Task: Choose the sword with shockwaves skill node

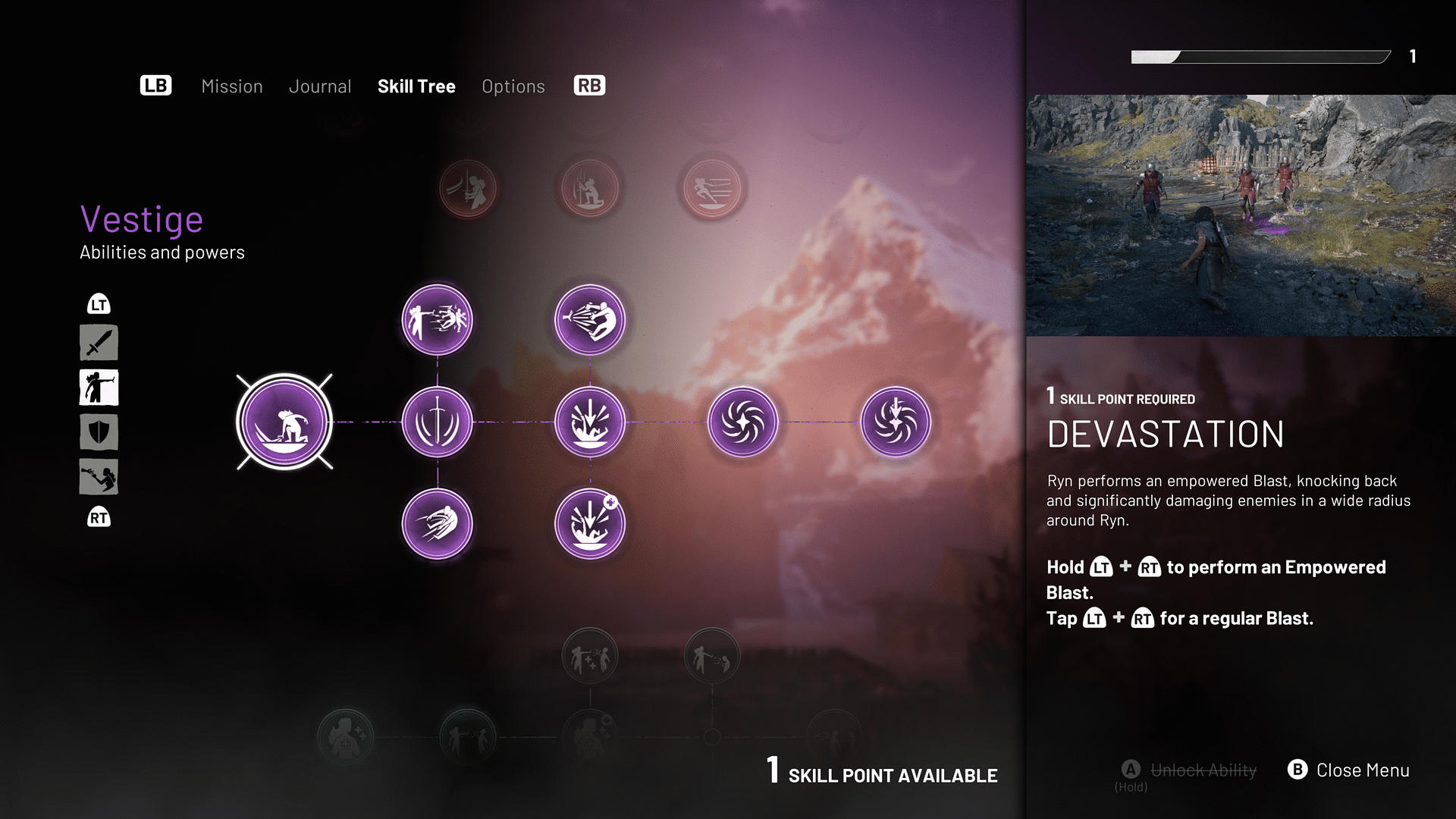Action: click(437, 422)
